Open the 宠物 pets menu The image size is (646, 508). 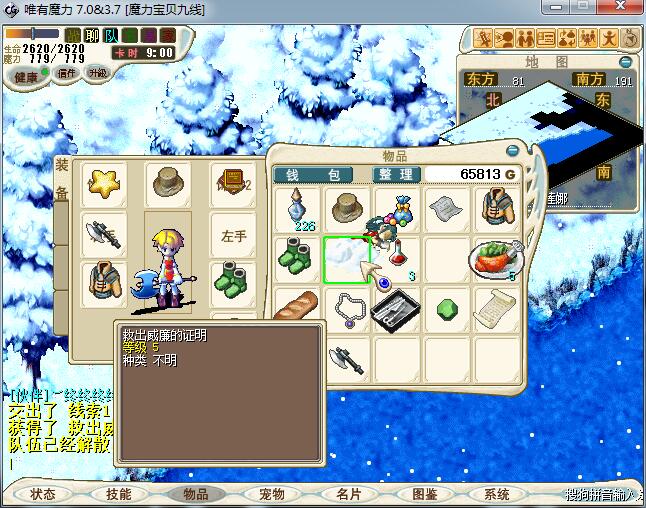point(271,494)
